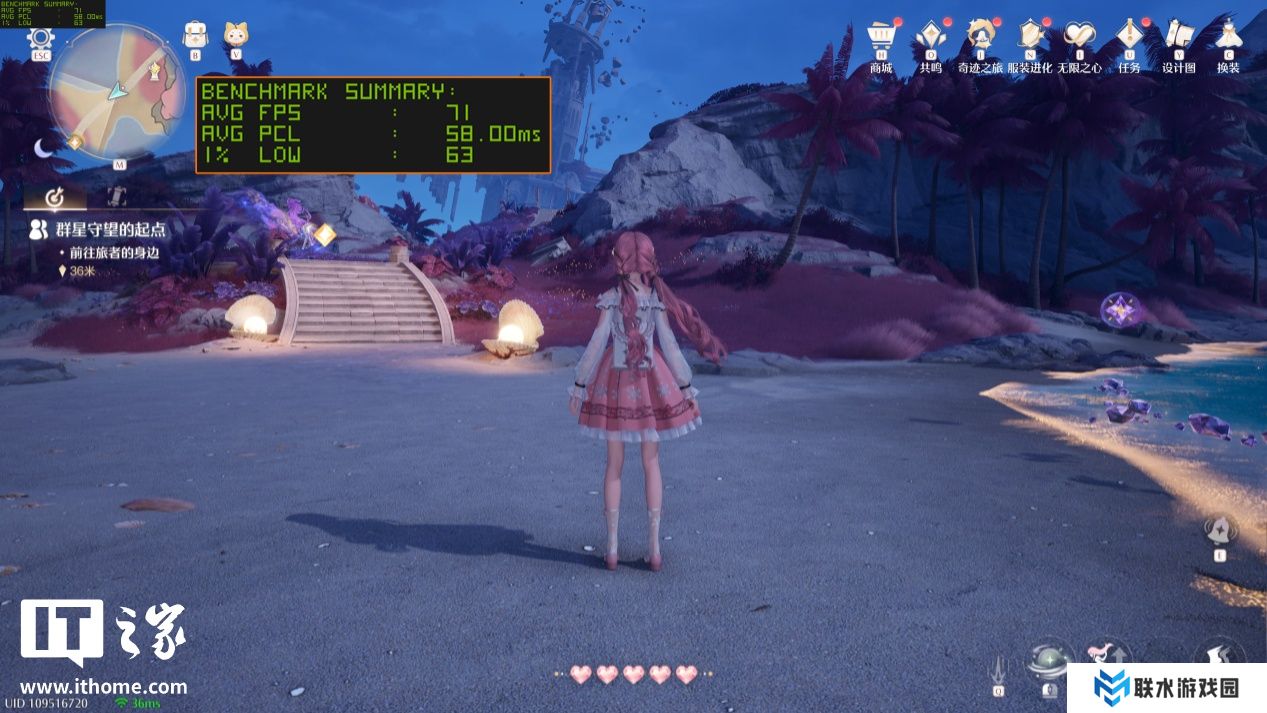Open settings via the gear icon
Image resolution: width=1267 pixels, height=713 pixels.
[41, 38]
